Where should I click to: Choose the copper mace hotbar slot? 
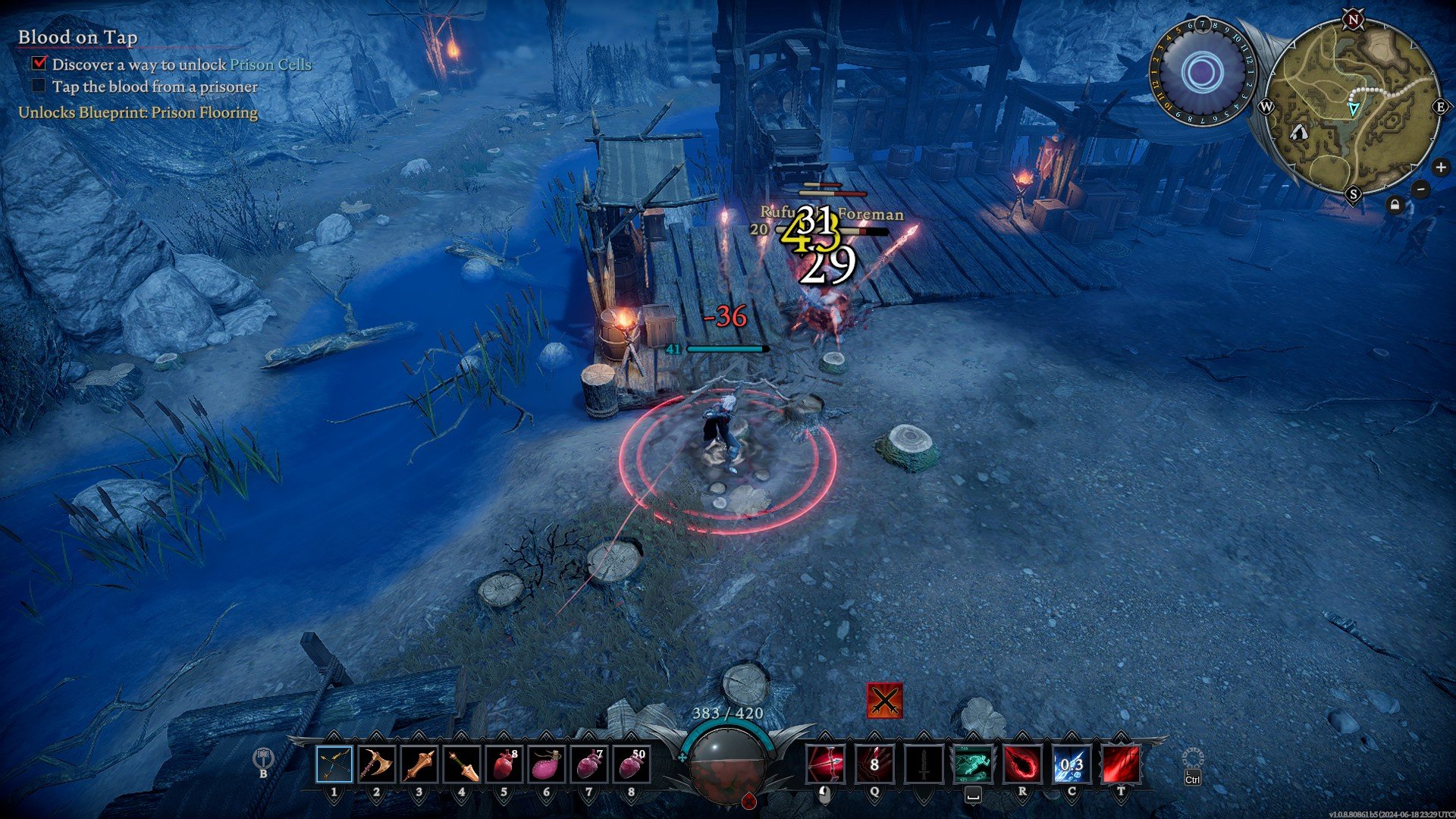(419, 764)
